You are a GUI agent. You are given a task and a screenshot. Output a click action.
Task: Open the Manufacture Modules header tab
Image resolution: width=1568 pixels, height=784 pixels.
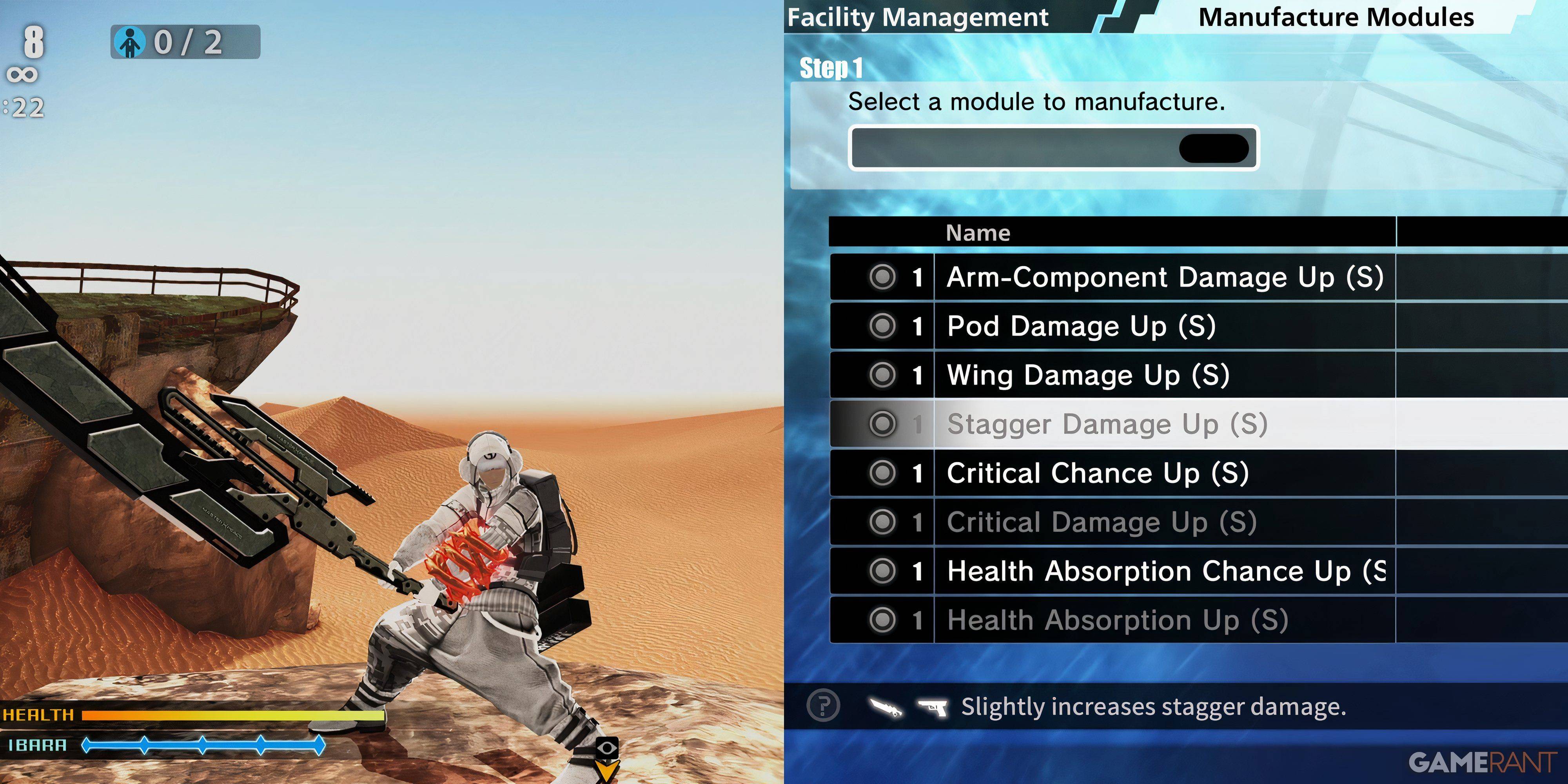[x=1336, y=17]
